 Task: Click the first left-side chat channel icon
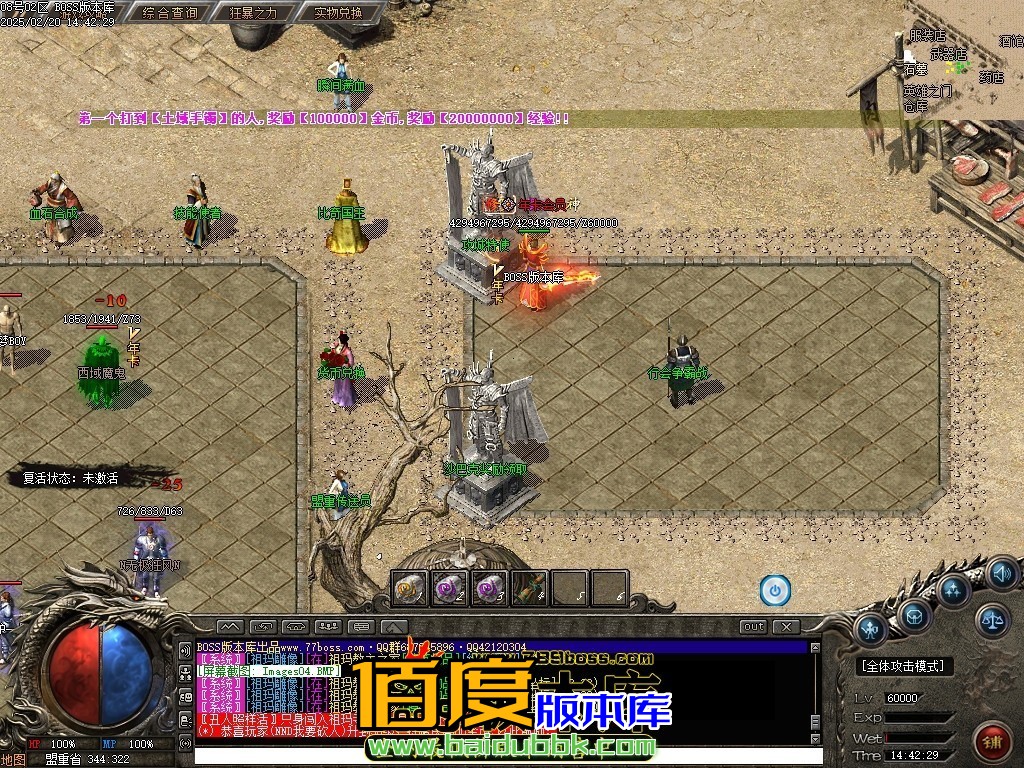[x=185, y=650]
